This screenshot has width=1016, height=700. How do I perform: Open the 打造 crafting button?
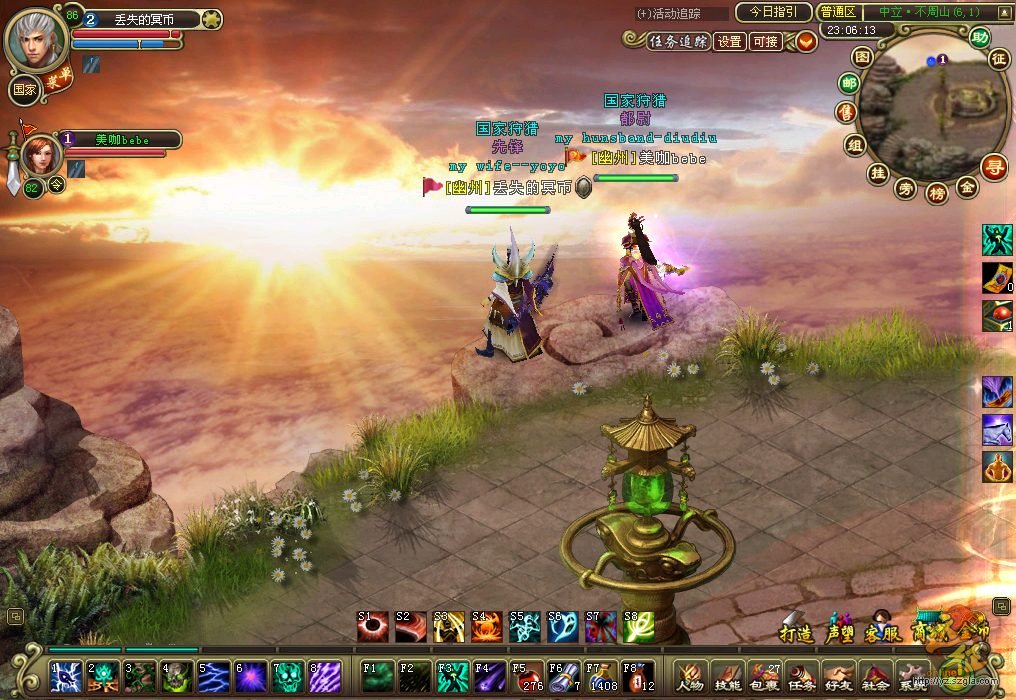tap(795, 630)
